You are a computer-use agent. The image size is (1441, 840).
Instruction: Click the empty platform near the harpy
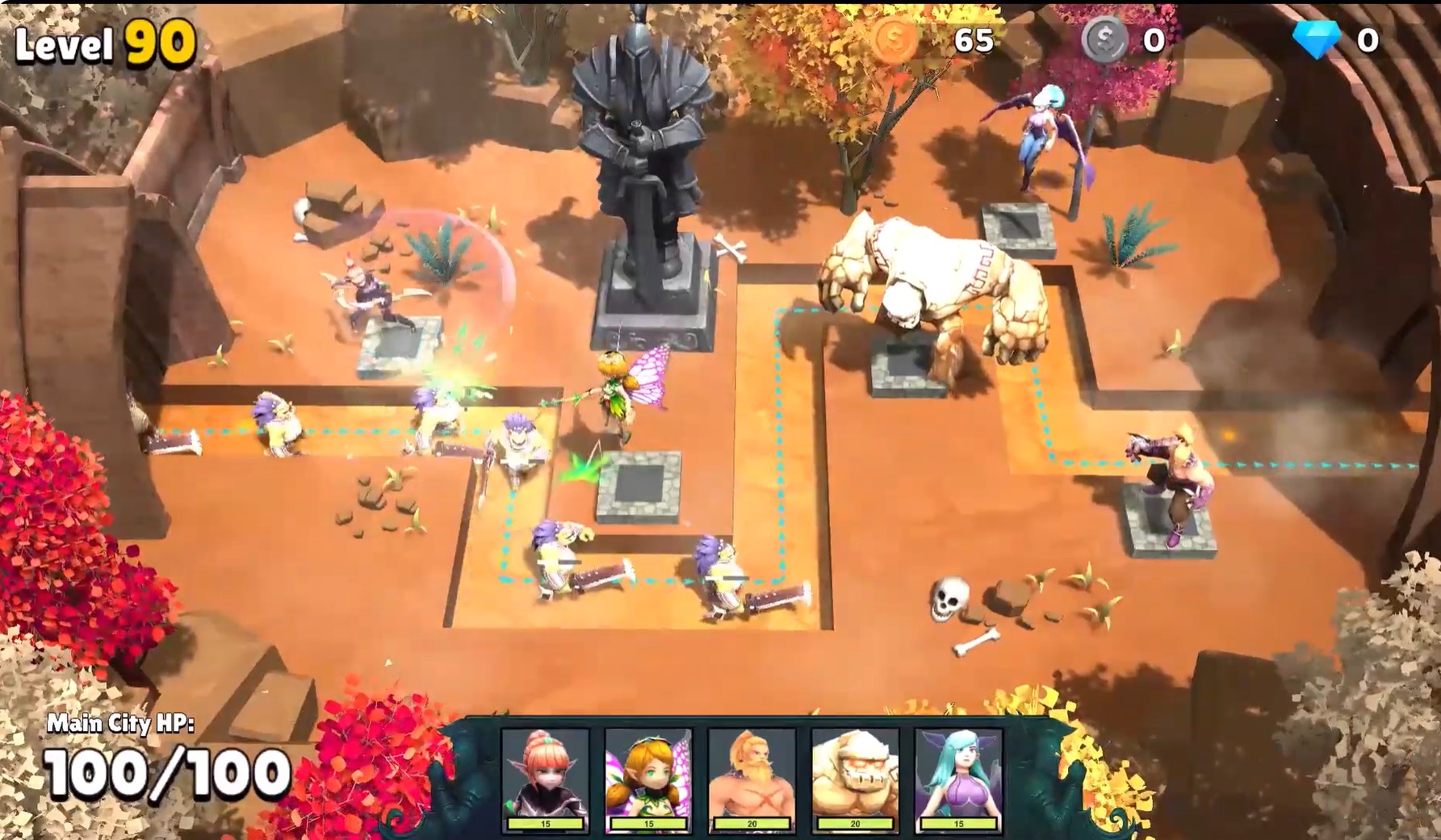(x=1017, y=228)
